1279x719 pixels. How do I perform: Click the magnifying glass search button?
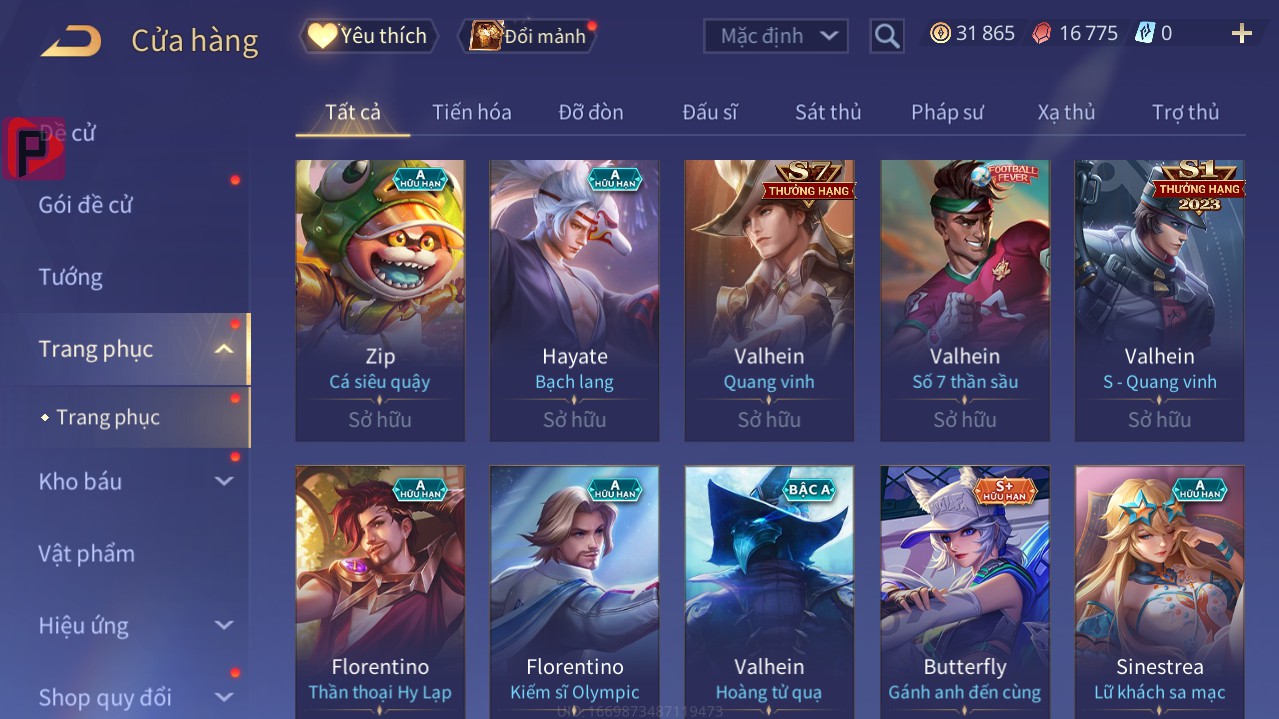click(886, 36)
